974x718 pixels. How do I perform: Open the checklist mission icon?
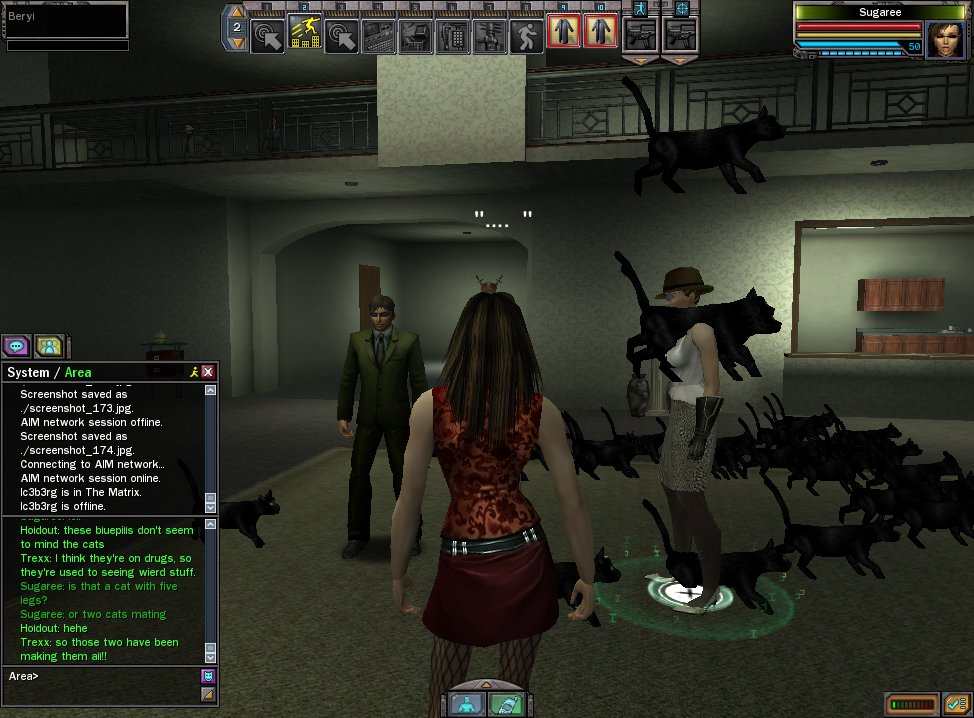[957, 704]
